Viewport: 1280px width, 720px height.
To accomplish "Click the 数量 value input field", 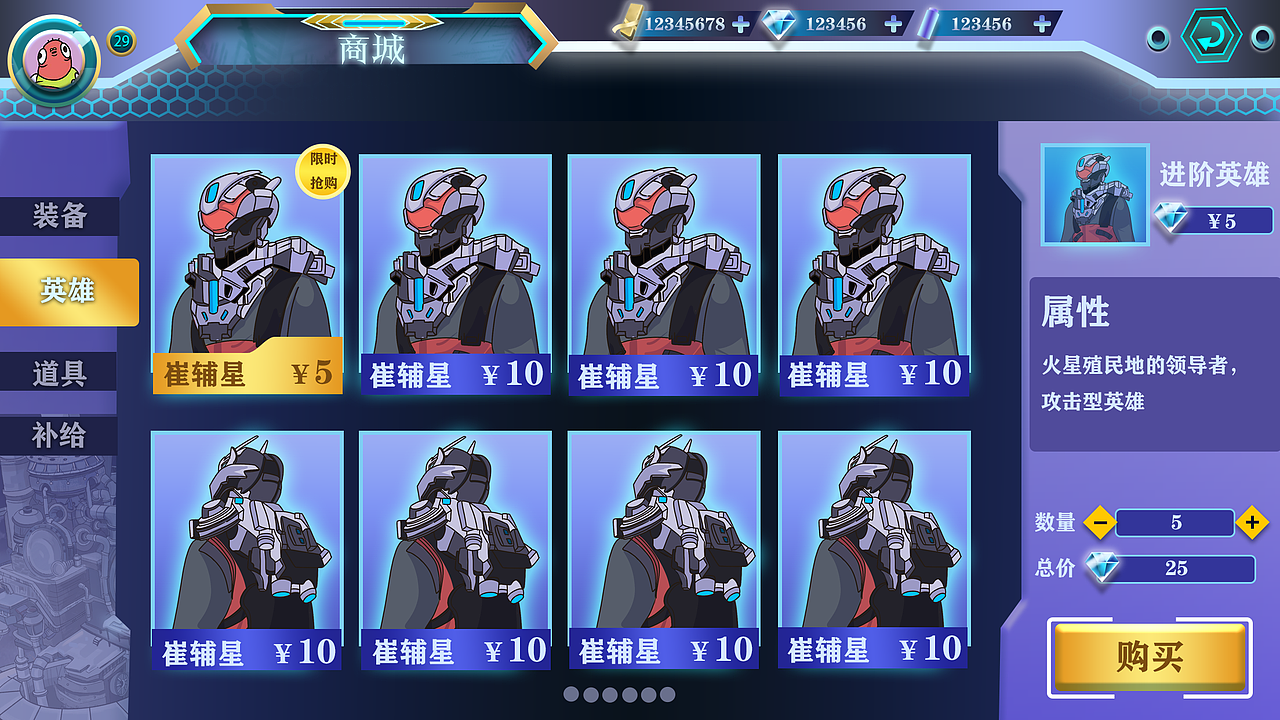I will (1175, 522).
